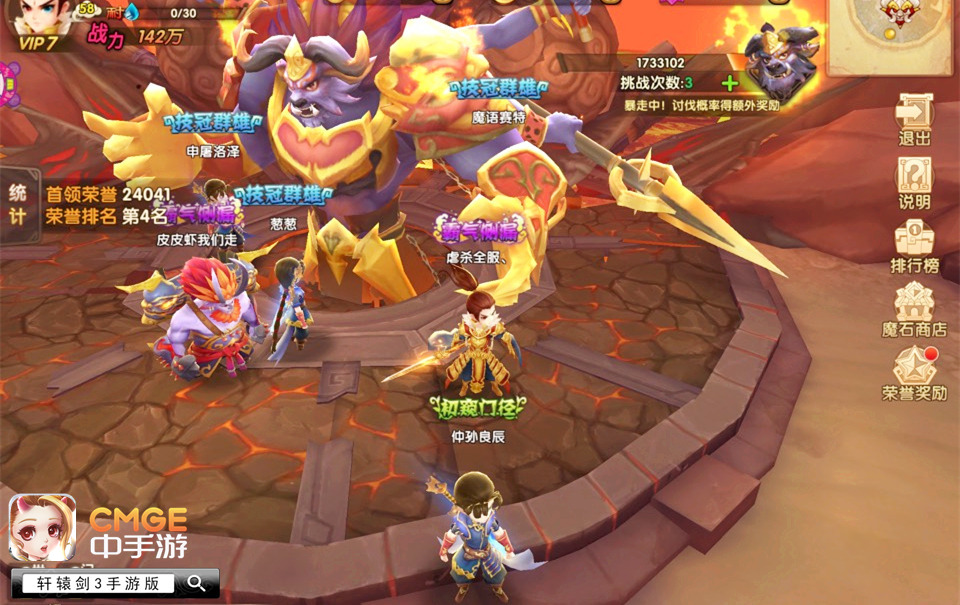This screenshot has width=960, height=605.
Task: Click the 轩辕剑3手游版 search field
Action: coord(98,583)
